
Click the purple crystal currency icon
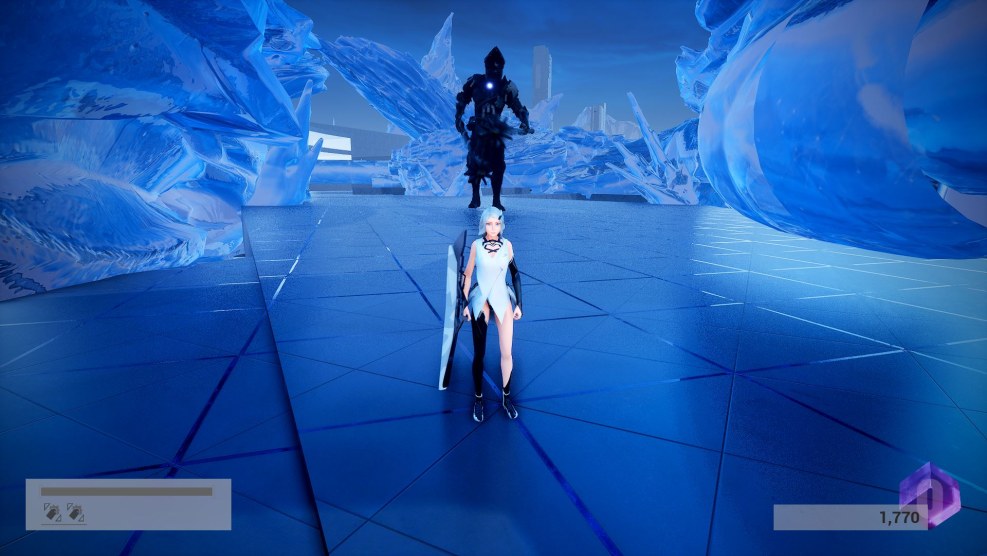[x=929, y=493]
